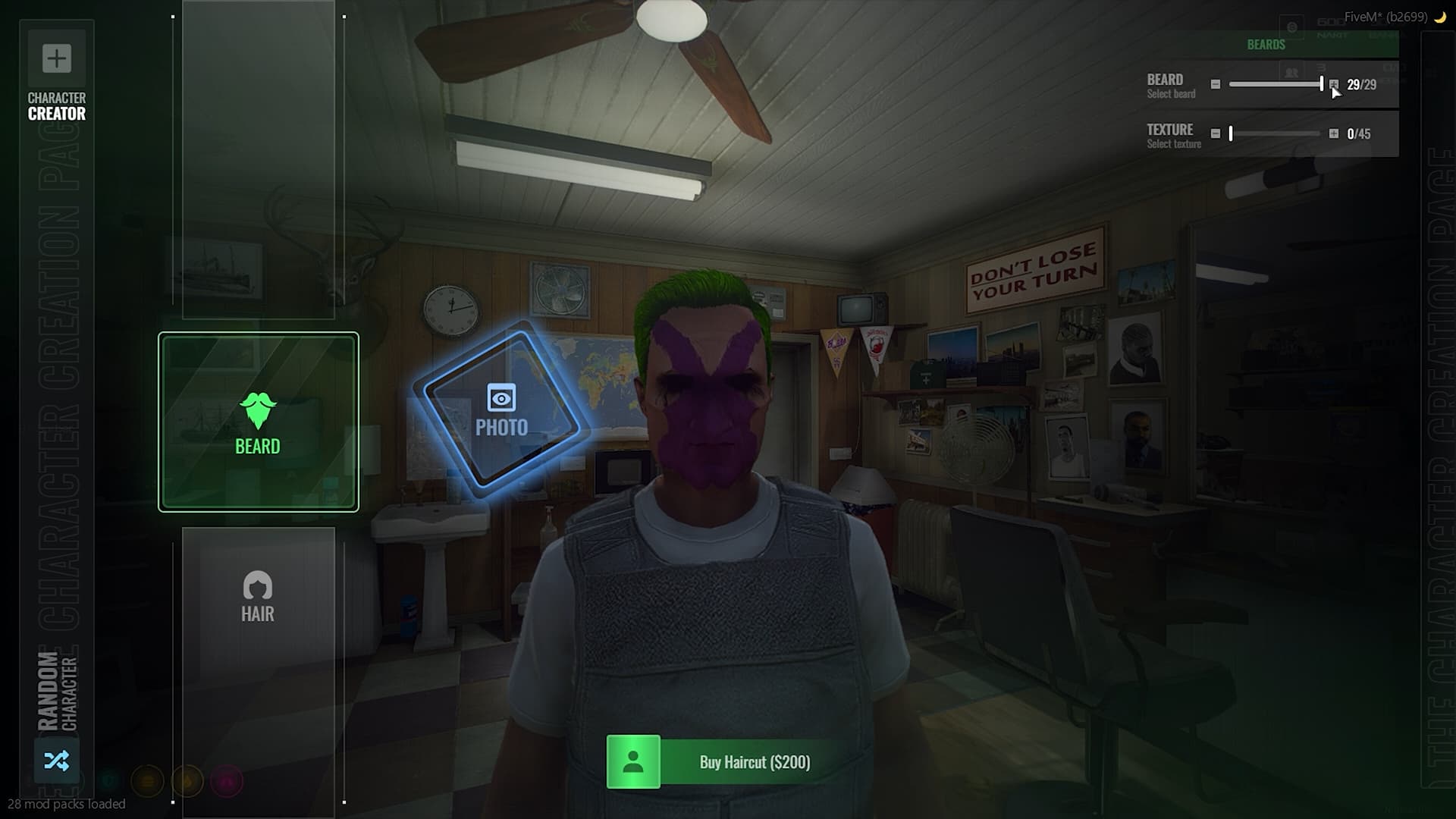Toggle the Photo view mode
Screen dimensions: 1456x819
pyautogui.click(x=501, y=410)
